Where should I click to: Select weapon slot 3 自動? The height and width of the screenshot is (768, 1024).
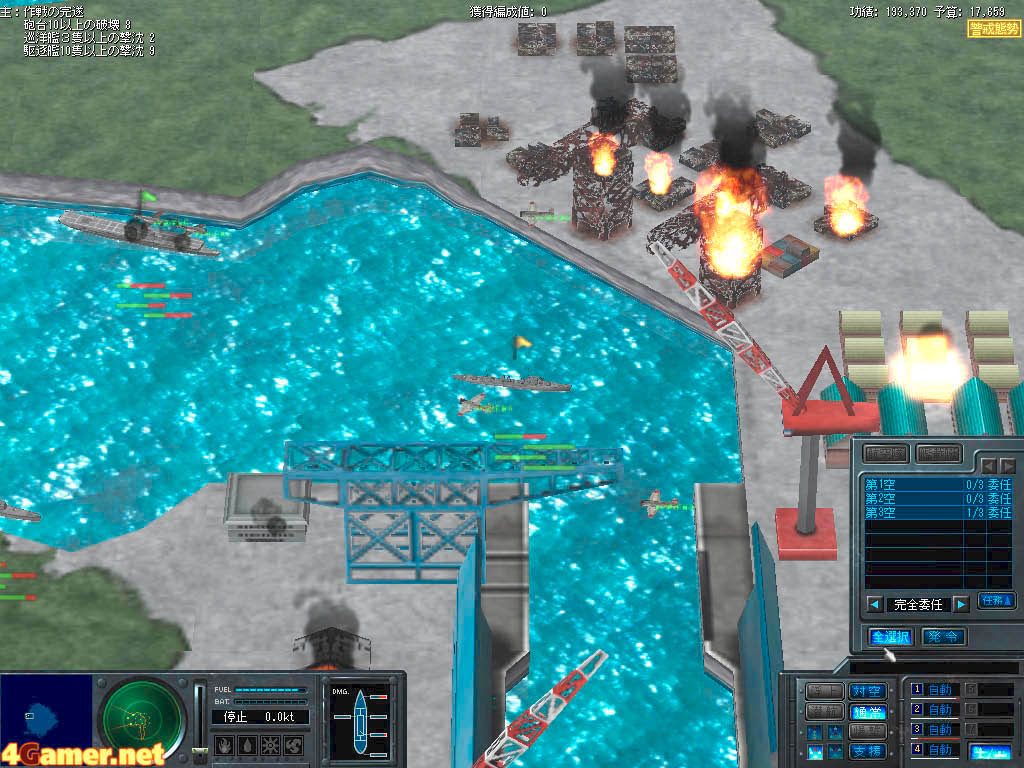940,729
